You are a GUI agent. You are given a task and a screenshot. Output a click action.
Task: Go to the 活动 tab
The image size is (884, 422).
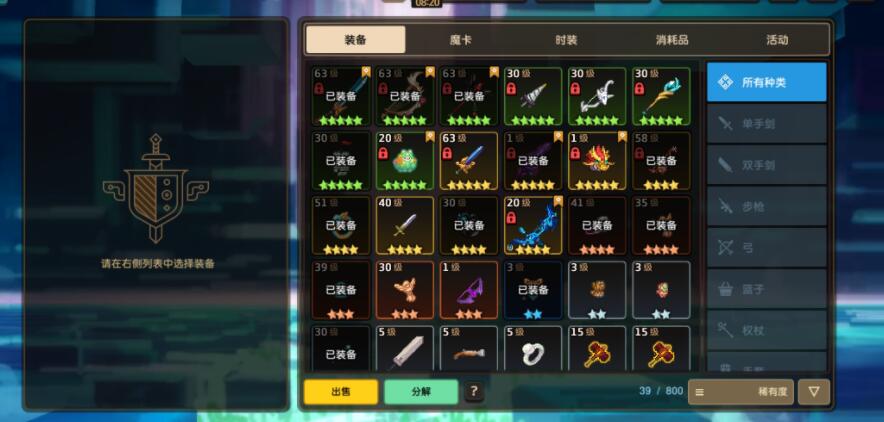[777, 40]
